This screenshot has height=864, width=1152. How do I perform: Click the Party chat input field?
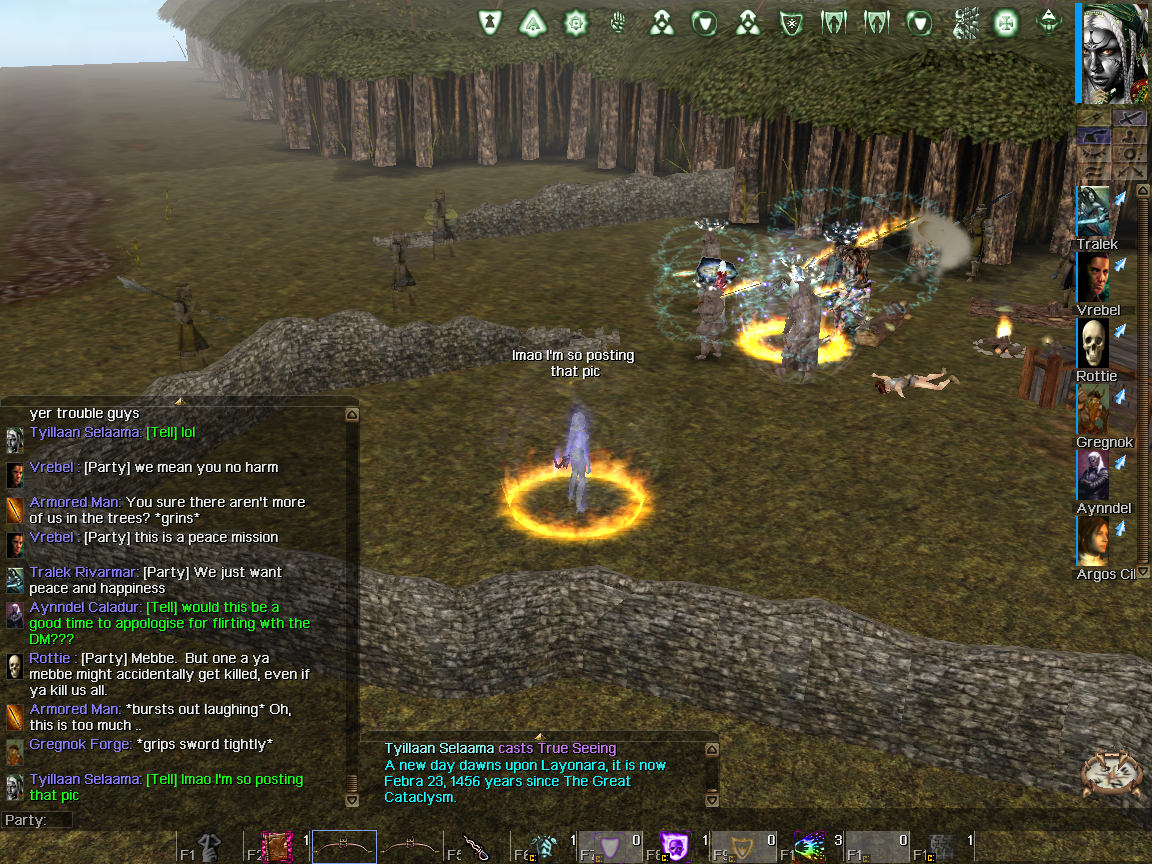200,820
